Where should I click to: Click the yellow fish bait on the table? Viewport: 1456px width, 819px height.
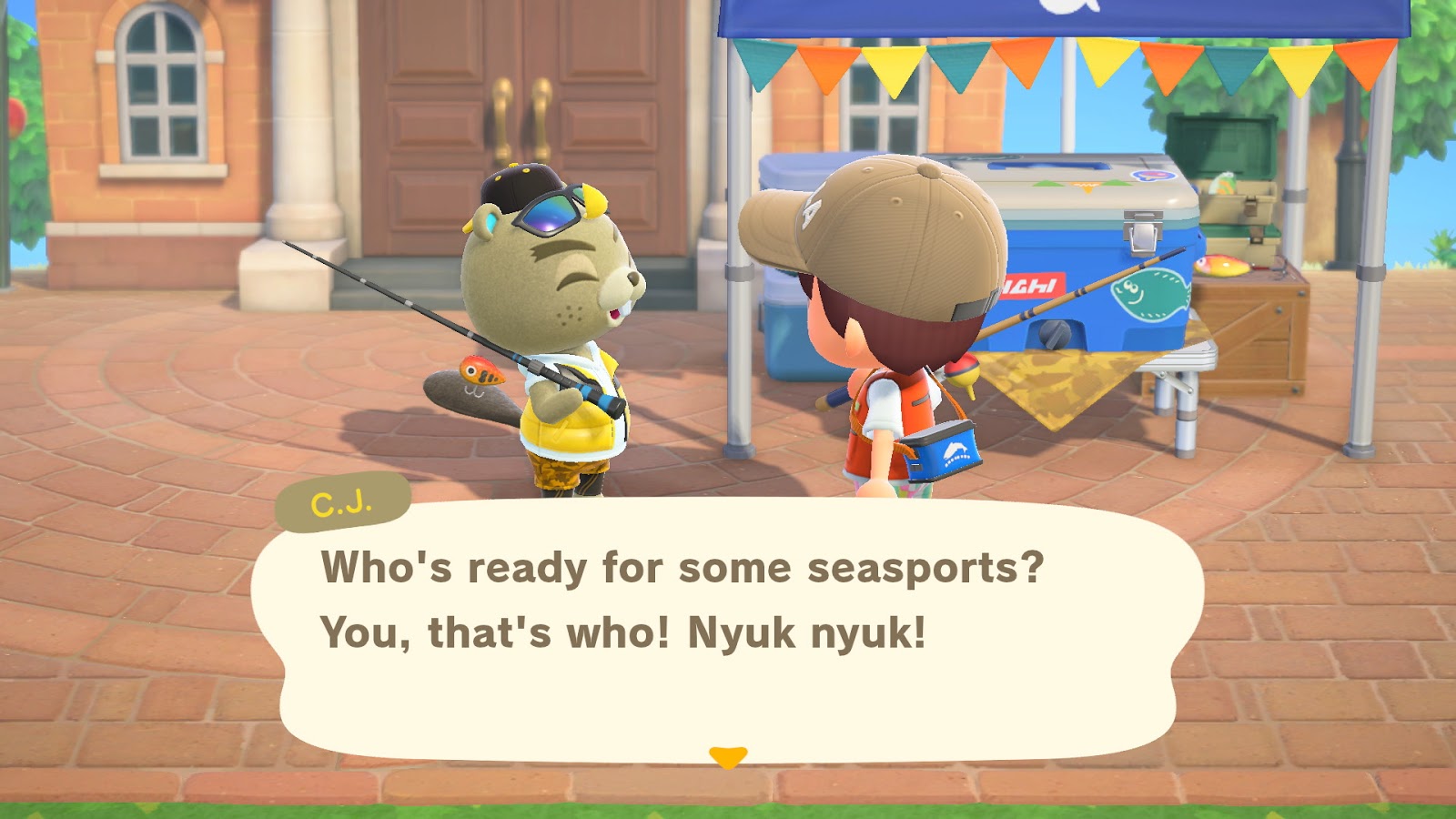1222,264
